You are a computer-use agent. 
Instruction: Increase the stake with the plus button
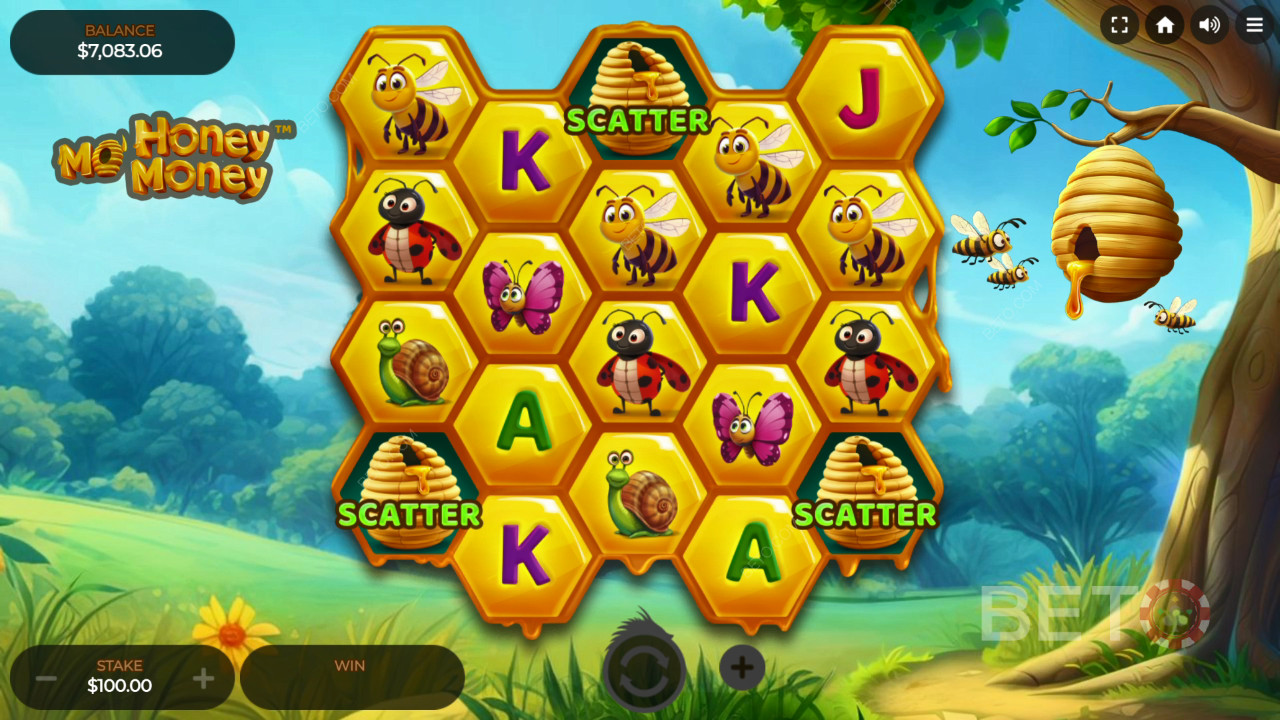[x=203, y=679]
